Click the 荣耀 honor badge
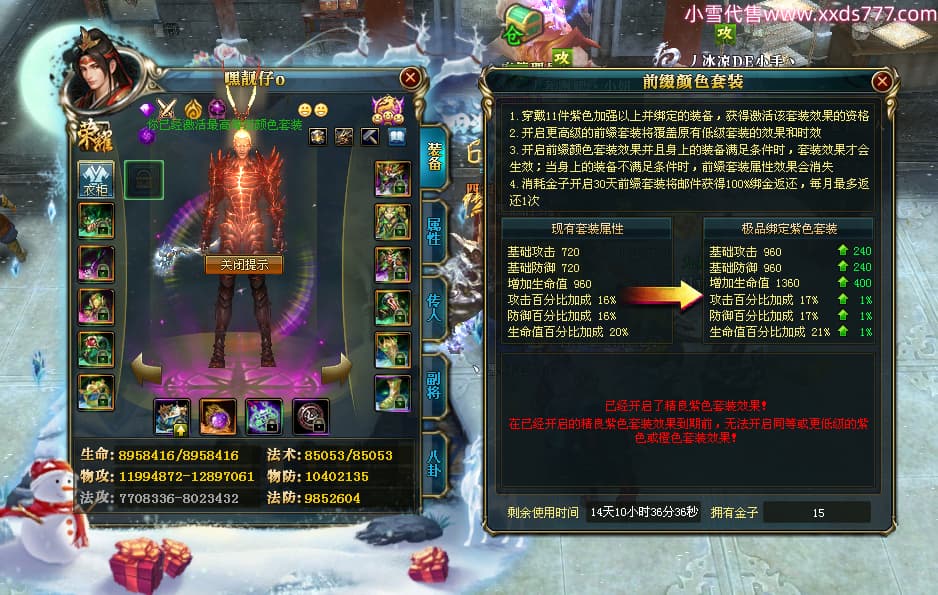The height and width of the screenshot is (595, 938). click(90, 140)
